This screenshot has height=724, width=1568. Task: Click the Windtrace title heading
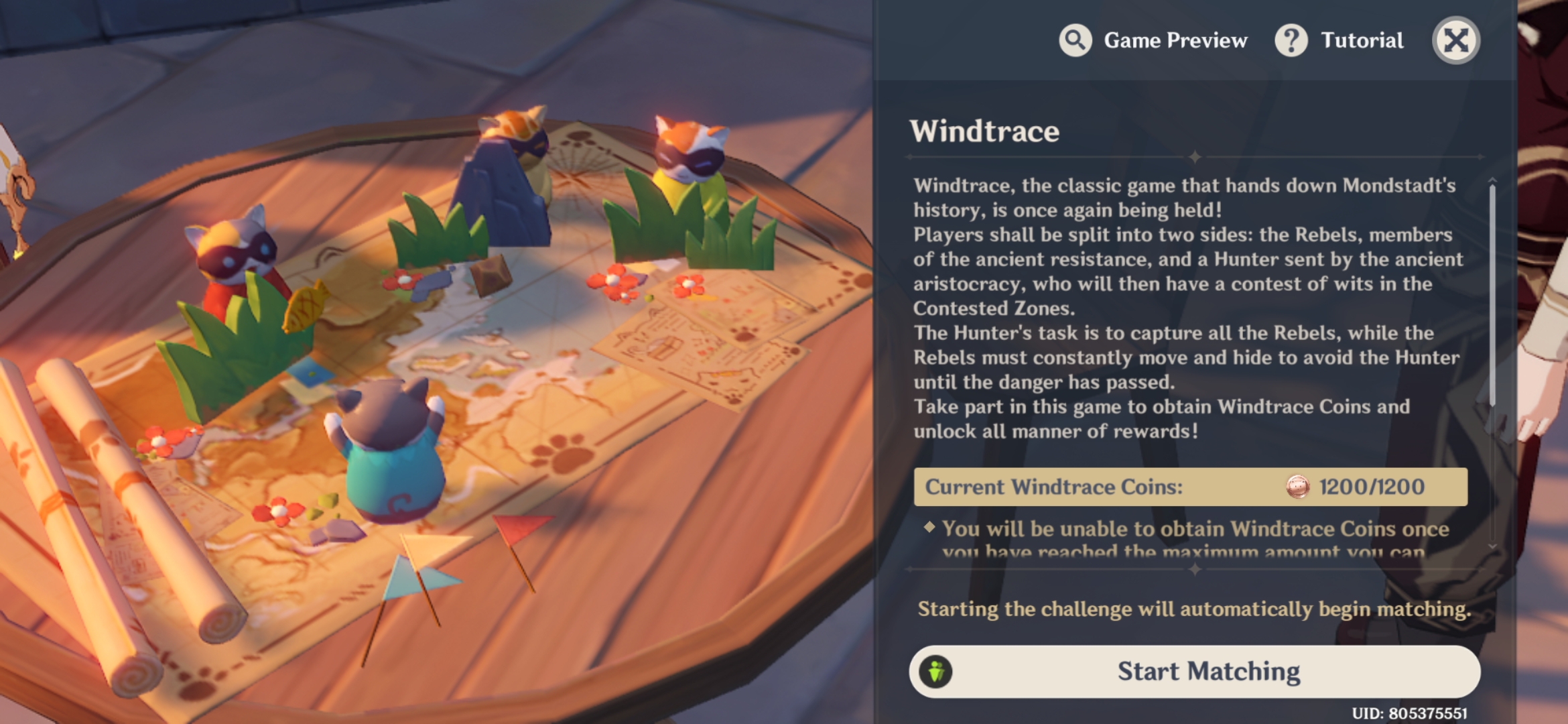[984, 131]
